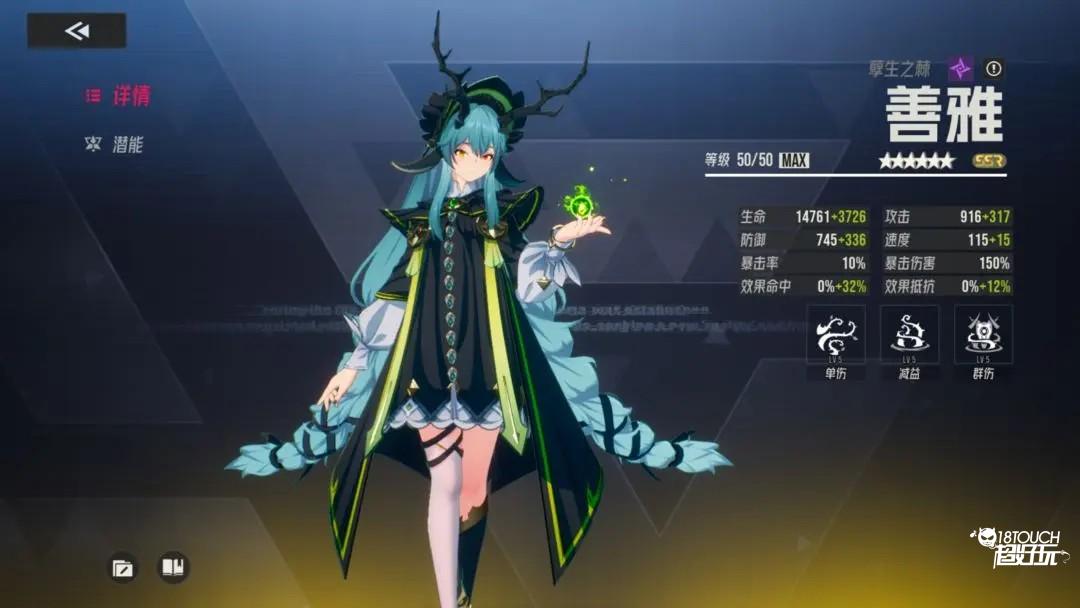
Task: Switch to the 详情 details tab
Action: click(x=119, y=96)
